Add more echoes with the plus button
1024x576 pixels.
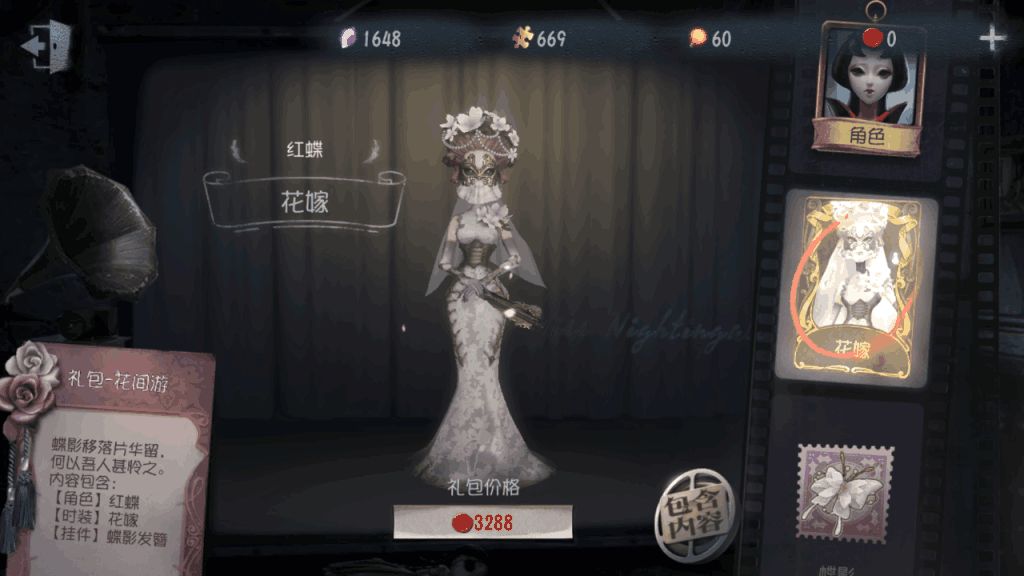[992, 39]
